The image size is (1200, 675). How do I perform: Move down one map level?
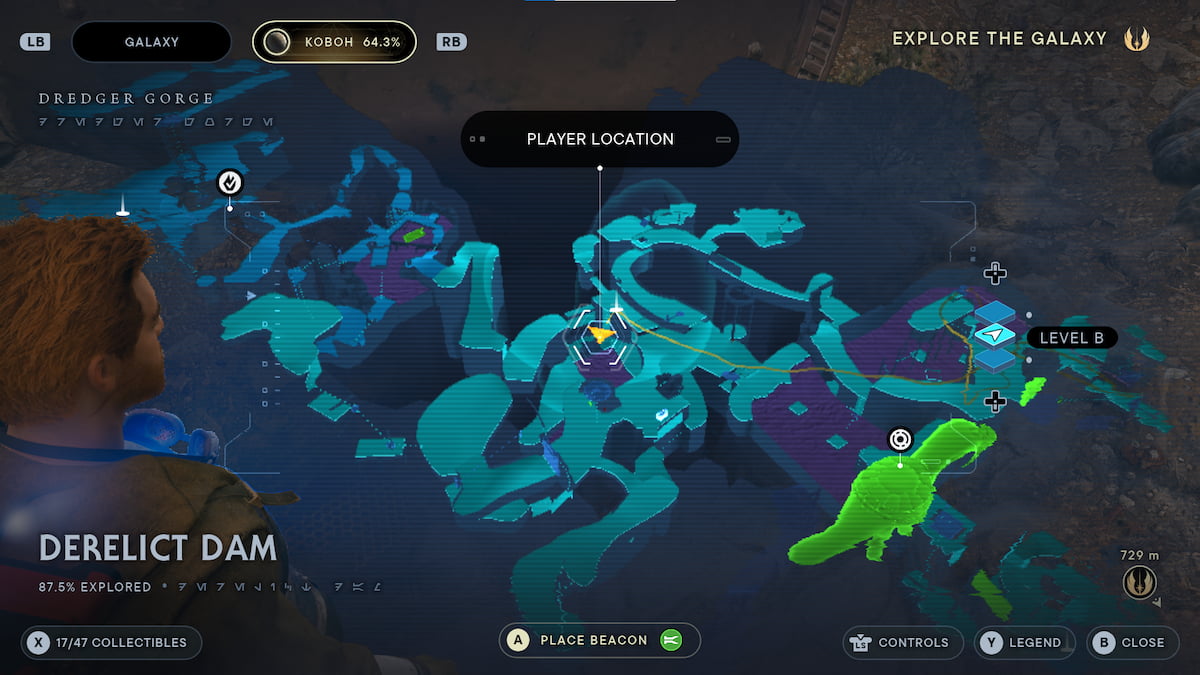(994, 402)
